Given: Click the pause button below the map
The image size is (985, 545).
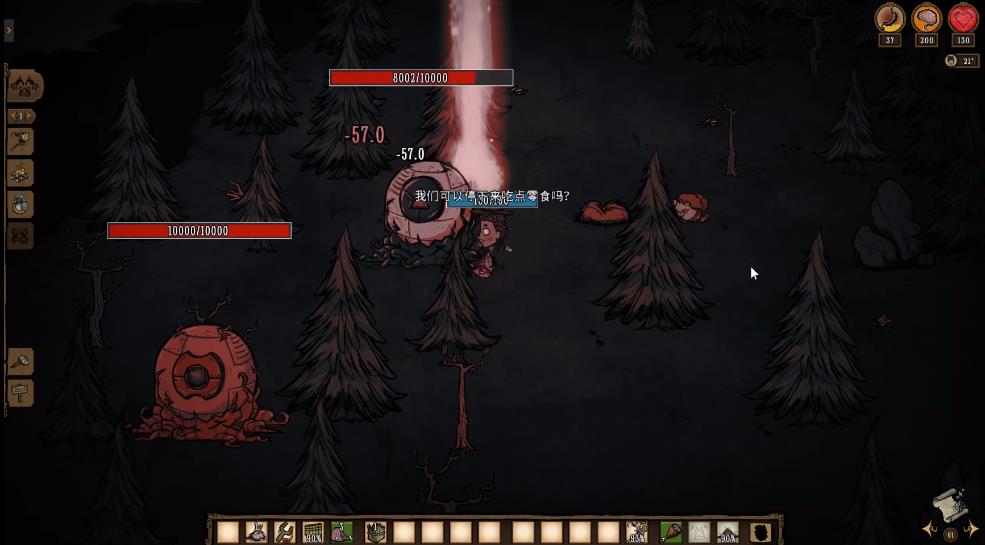Looking at the screenshot, I should point(948,534).
